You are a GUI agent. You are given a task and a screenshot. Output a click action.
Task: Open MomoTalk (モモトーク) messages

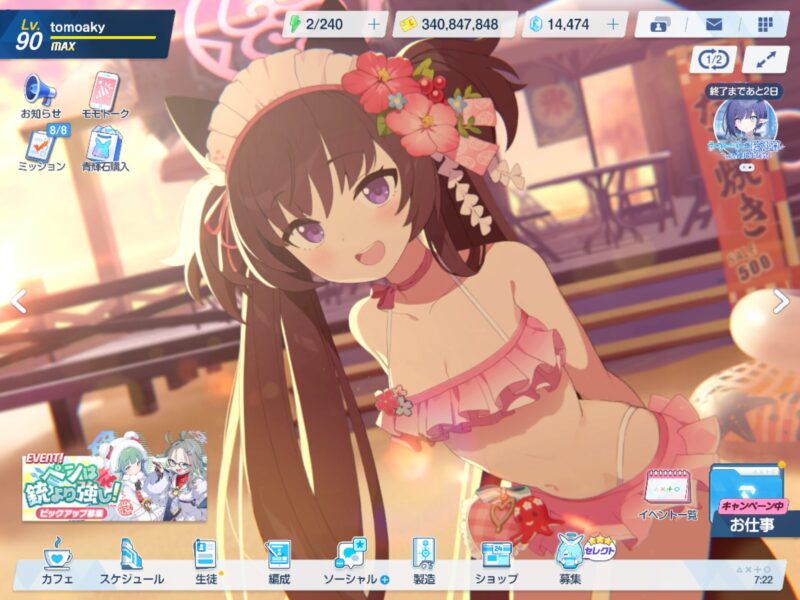pyautogui.click(x=109, y=95)
